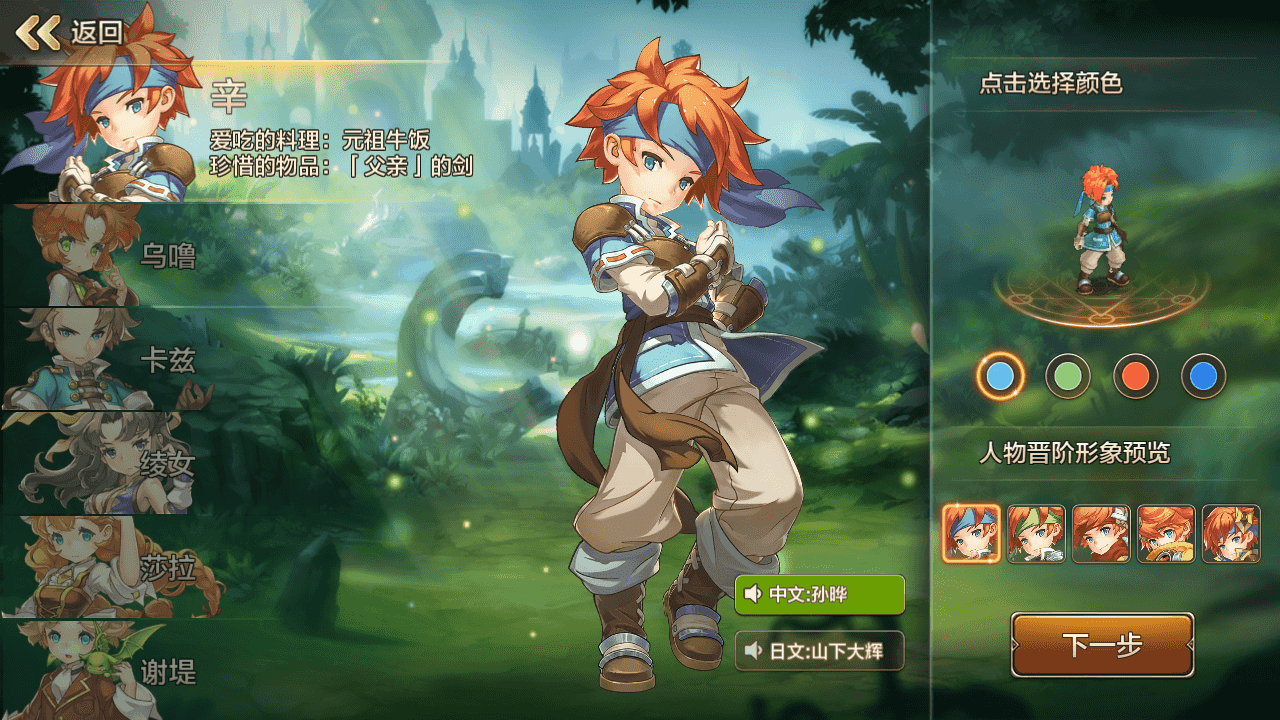Preview the blue headband advancement portrait

click(971, 534)
